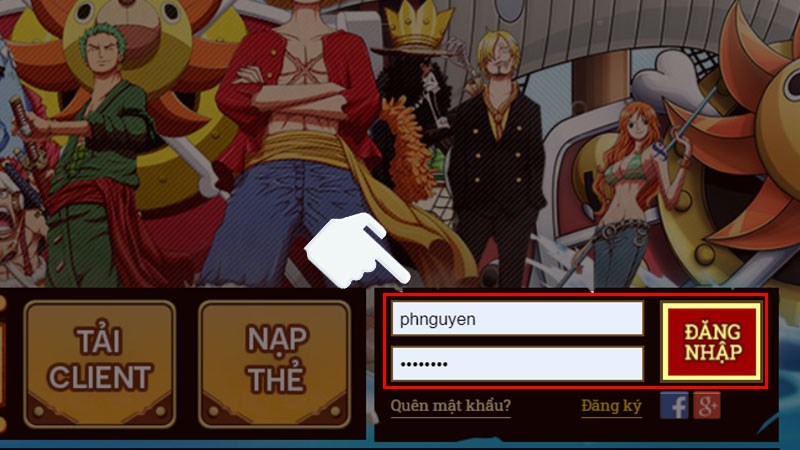The height and width of the screenshot is (450, 800).
Task: Sign in with the Facebook icon
Action: 675,405
